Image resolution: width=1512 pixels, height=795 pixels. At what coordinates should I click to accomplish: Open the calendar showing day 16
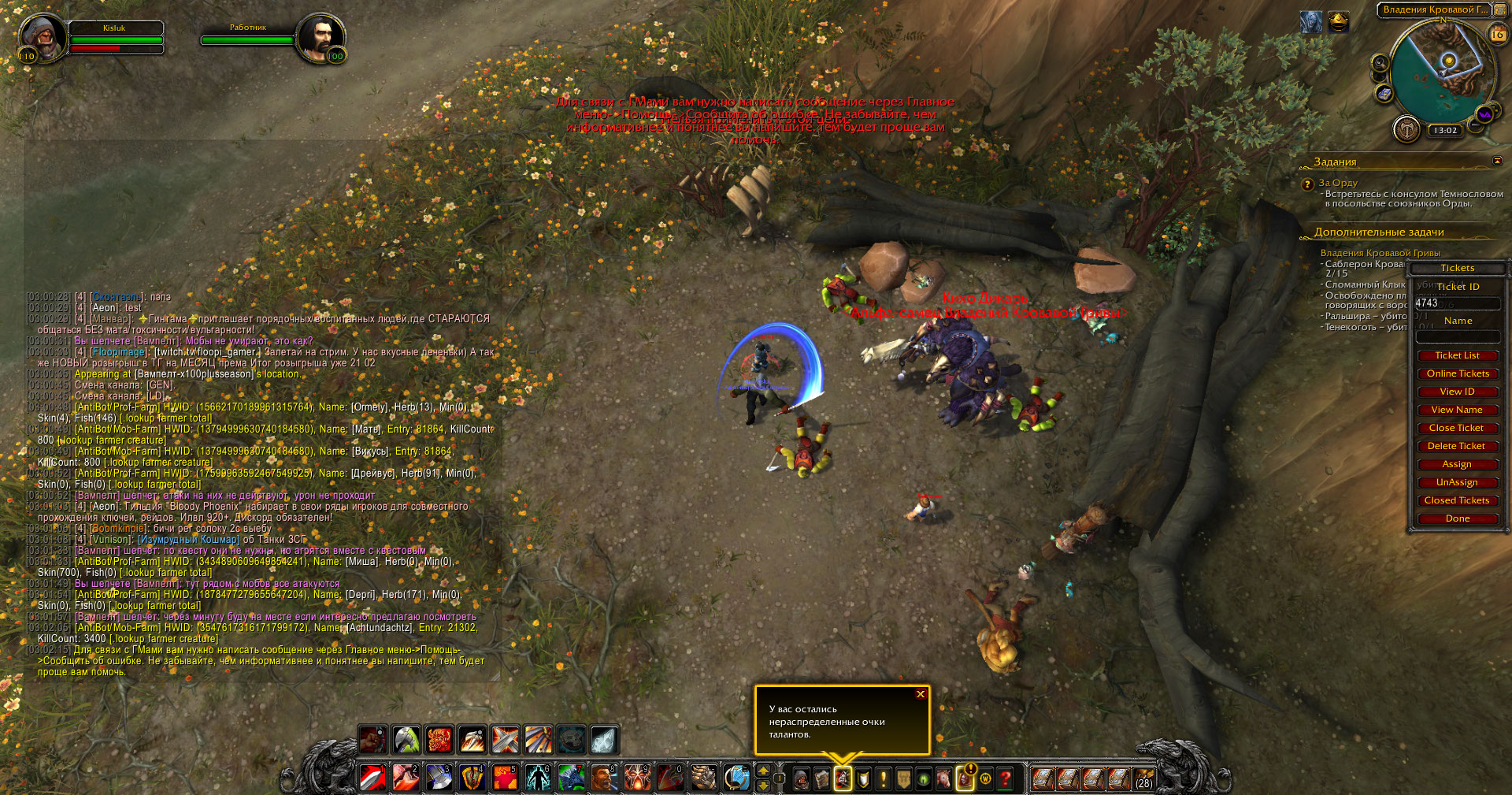tap(1497, 35)
